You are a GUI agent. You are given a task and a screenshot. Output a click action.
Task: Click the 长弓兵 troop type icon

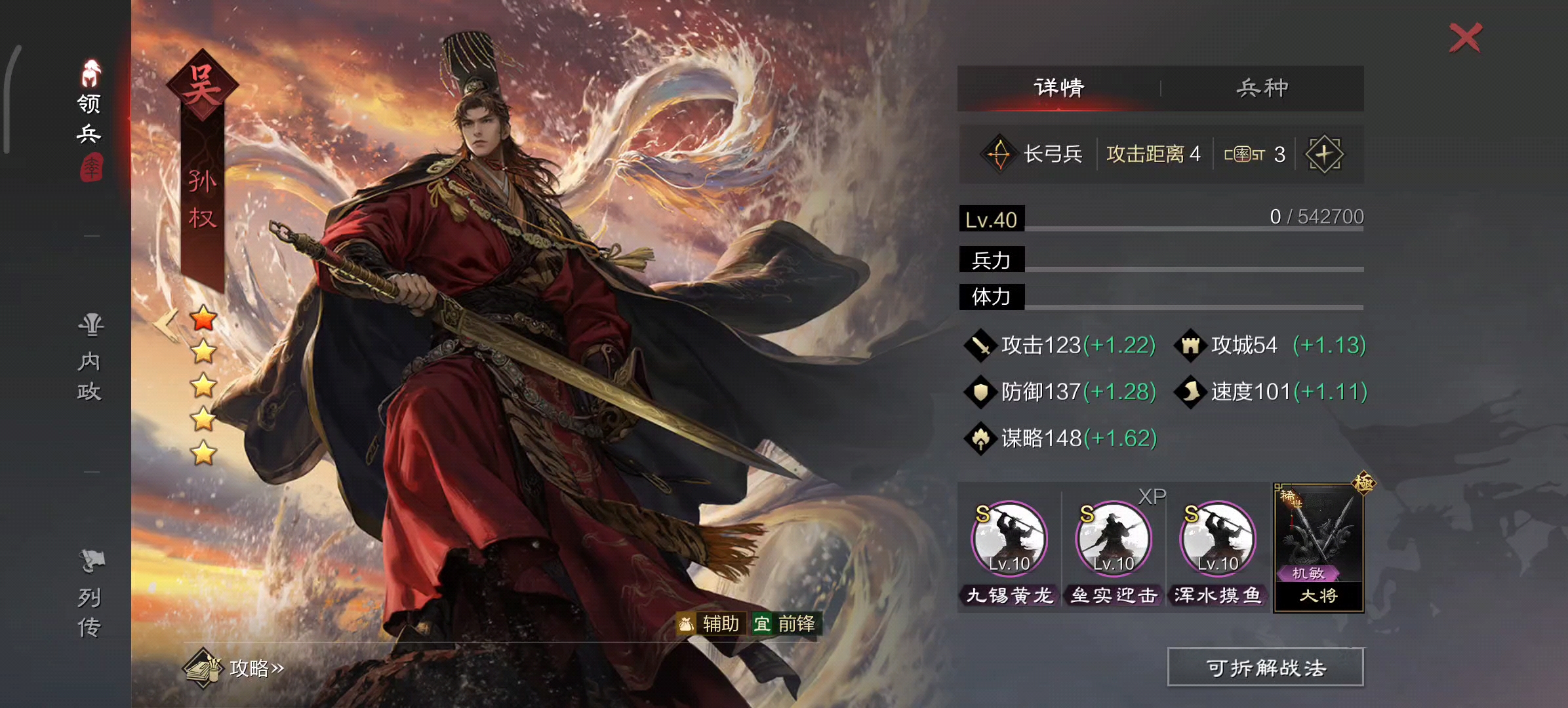999,154
